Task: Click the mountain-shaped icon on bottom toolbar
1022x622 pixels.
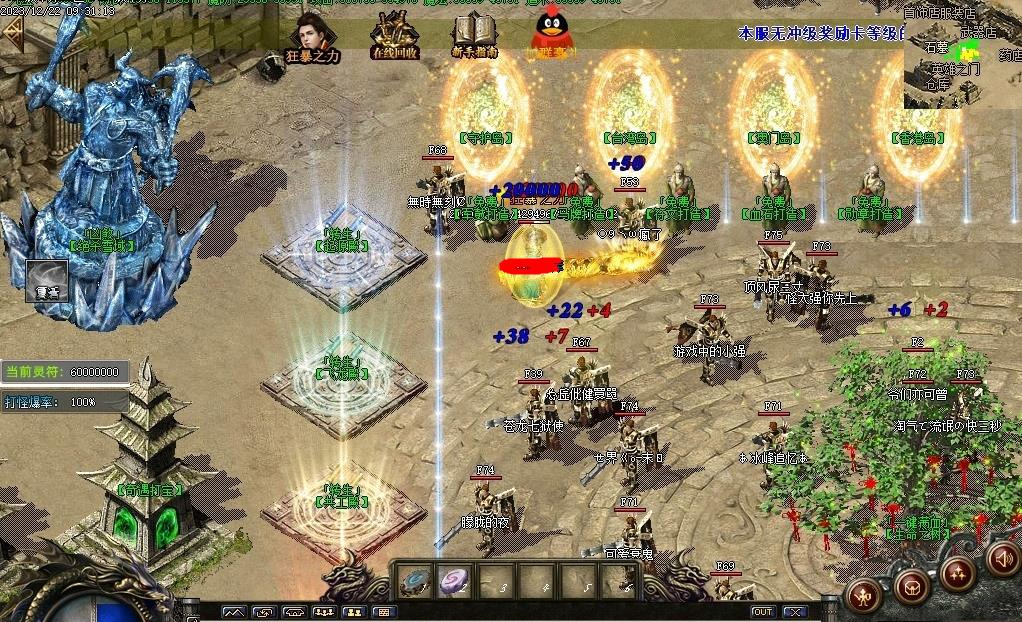Action: [234, 611]
